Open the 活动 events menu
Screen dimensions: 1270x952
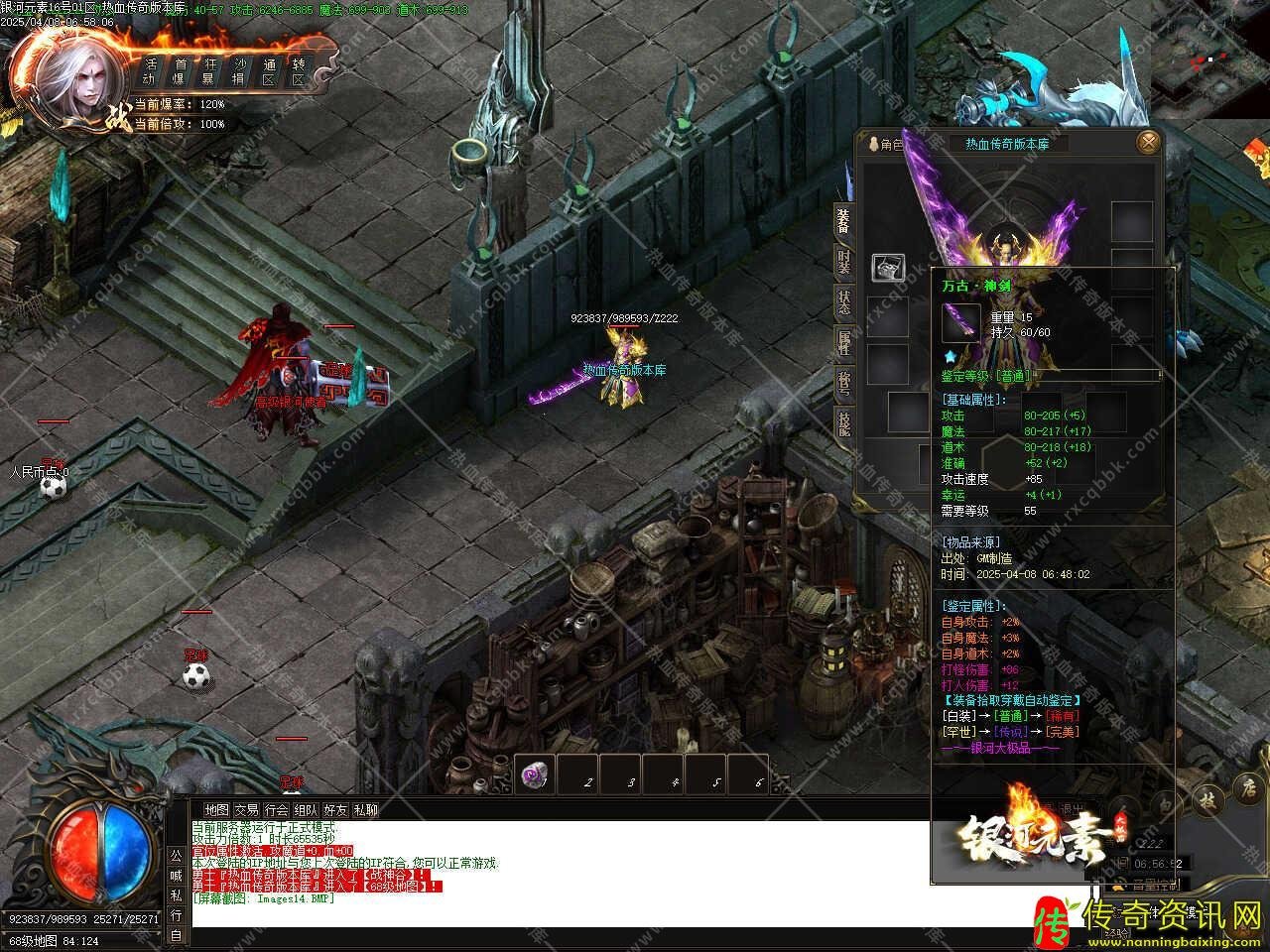[x=150, y=70]
